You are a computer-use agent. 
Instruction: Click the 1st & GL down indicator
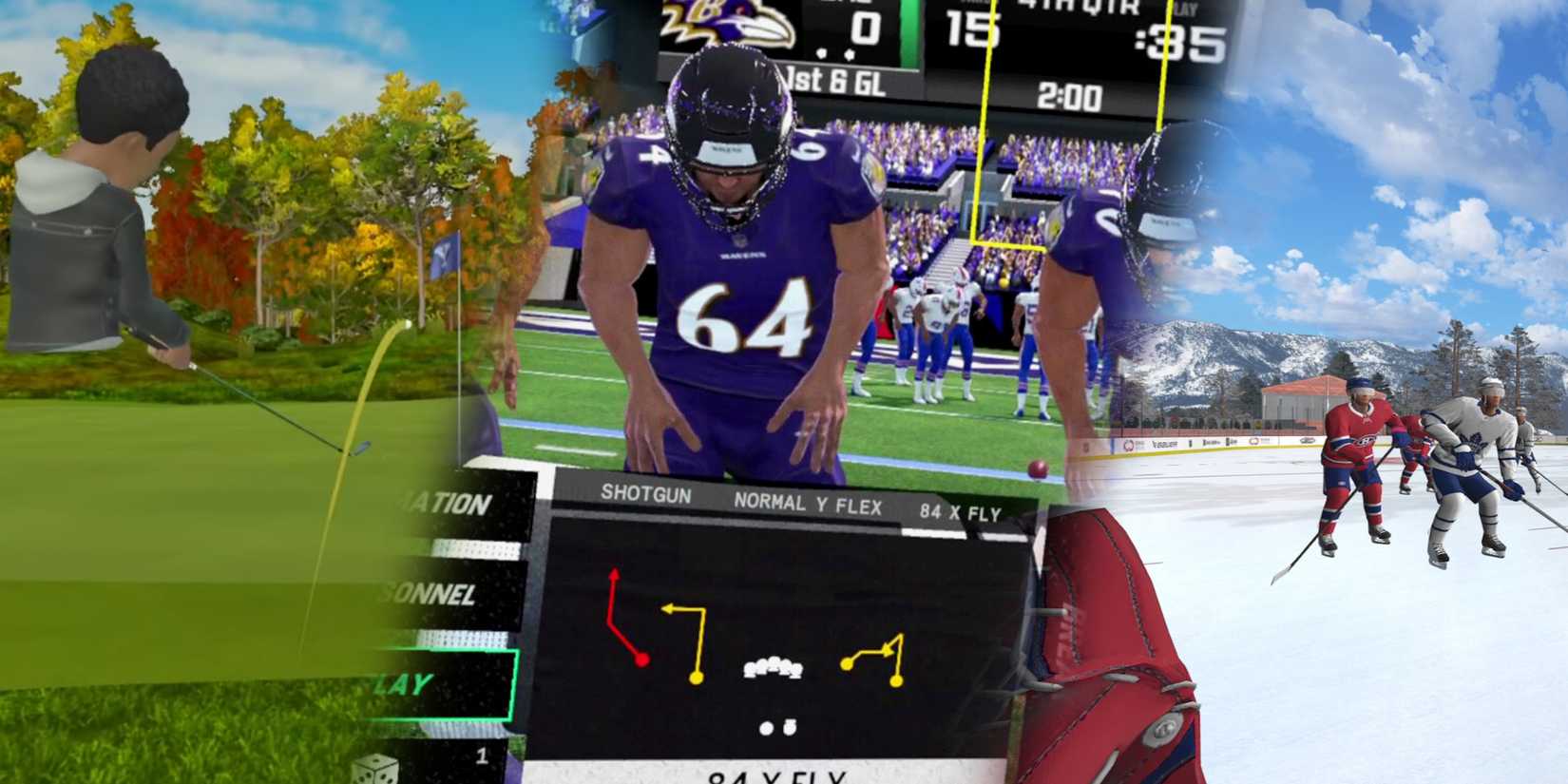[x=835, y=79]
